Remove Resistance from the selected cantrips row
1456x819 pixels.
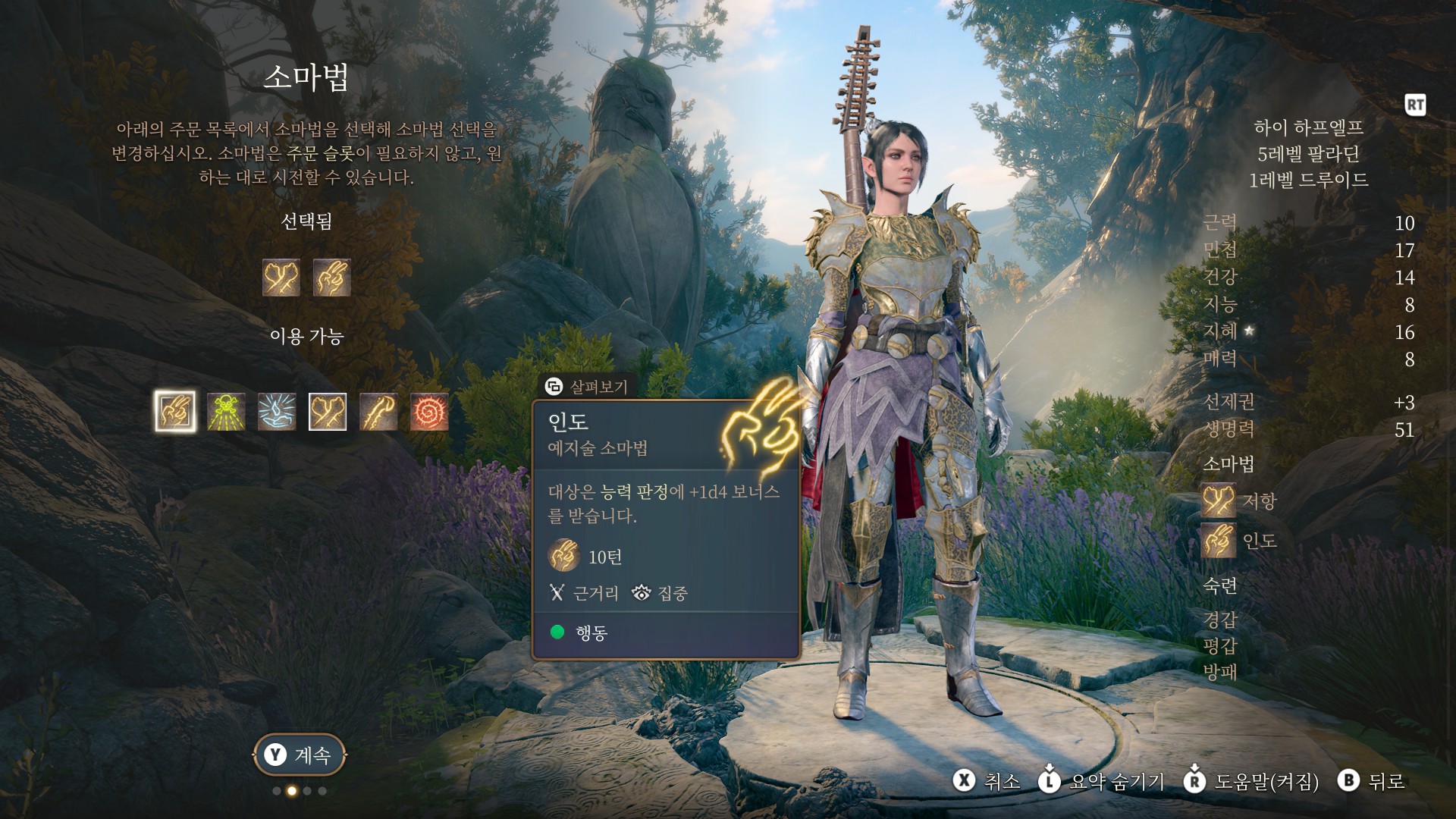coord(281,277)
